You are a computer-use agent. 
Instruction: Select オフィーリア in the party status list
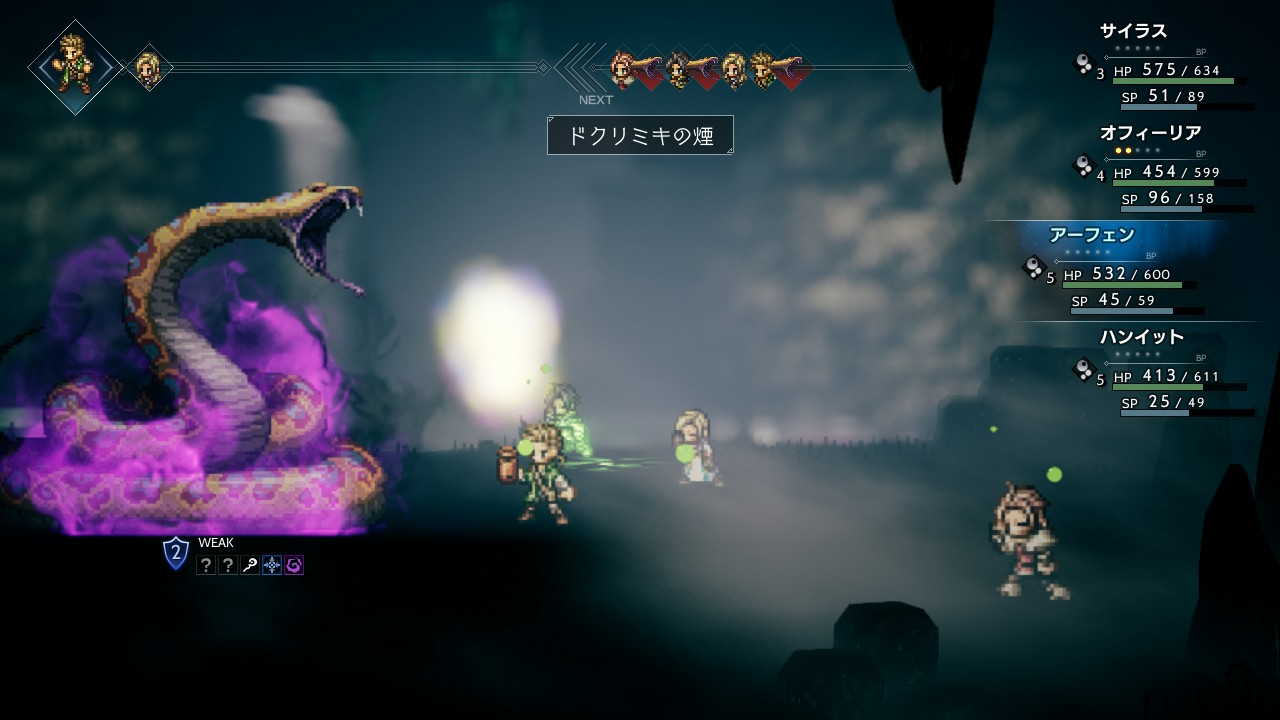tap(1150, 133)
